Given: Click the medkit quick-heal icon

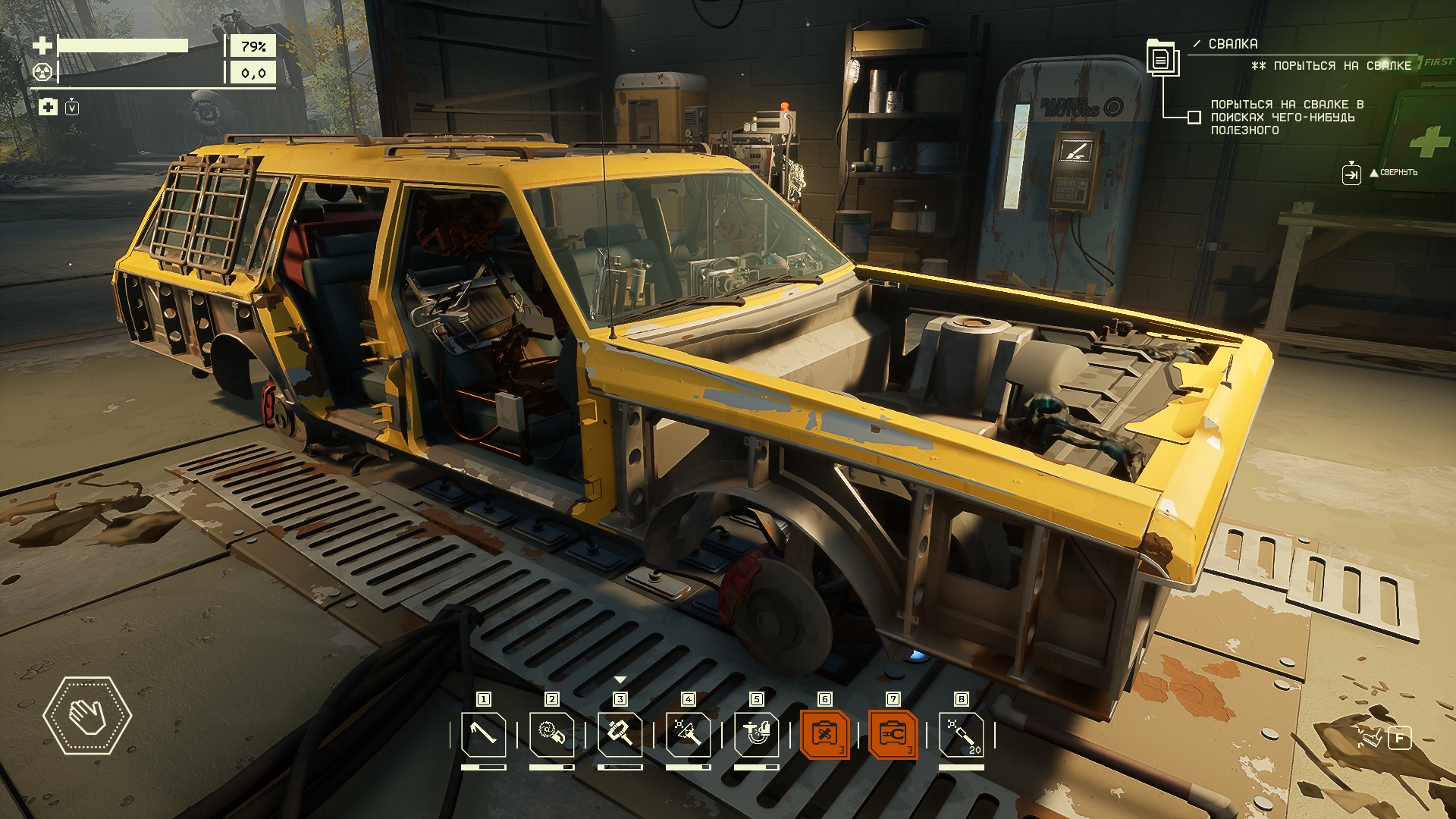Looking at the screenshot, I should [48, 107].
